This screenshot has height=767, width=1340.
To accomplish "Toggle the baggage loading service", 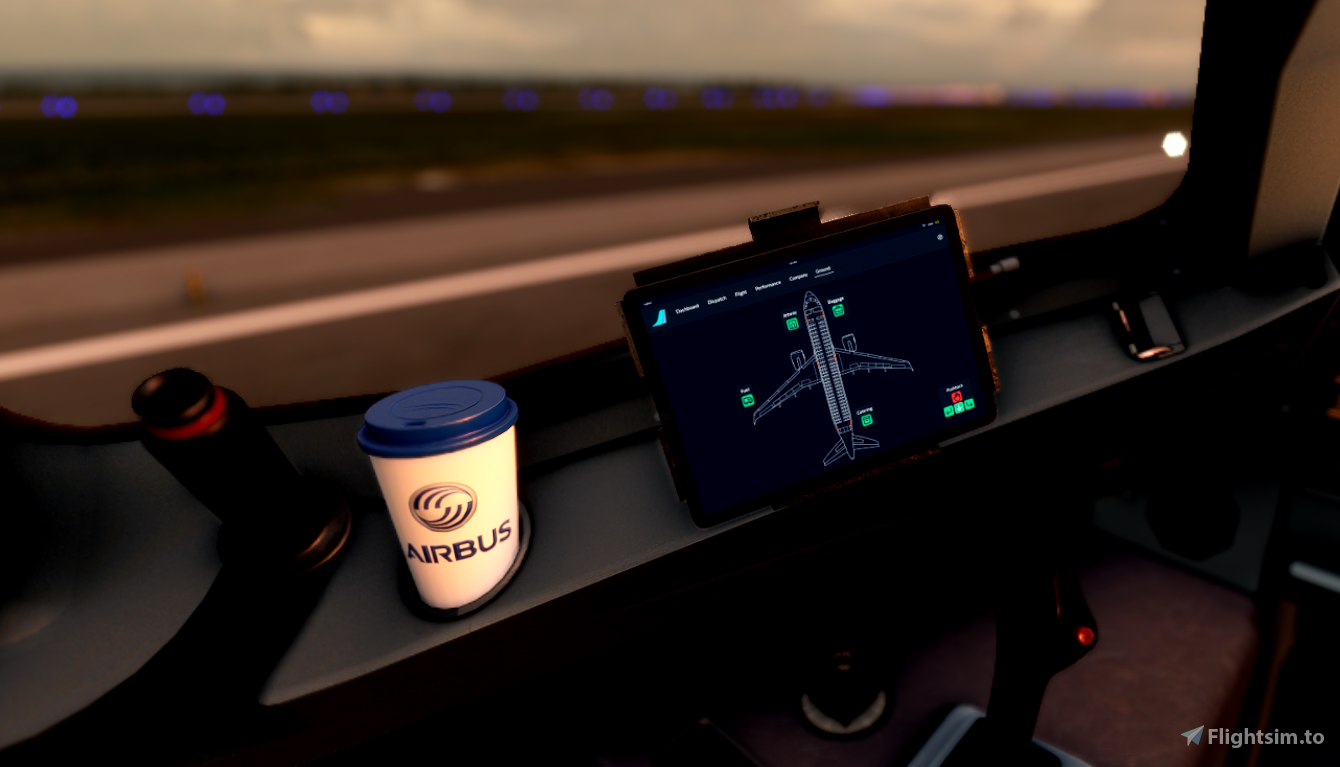I will click(838, 310).
